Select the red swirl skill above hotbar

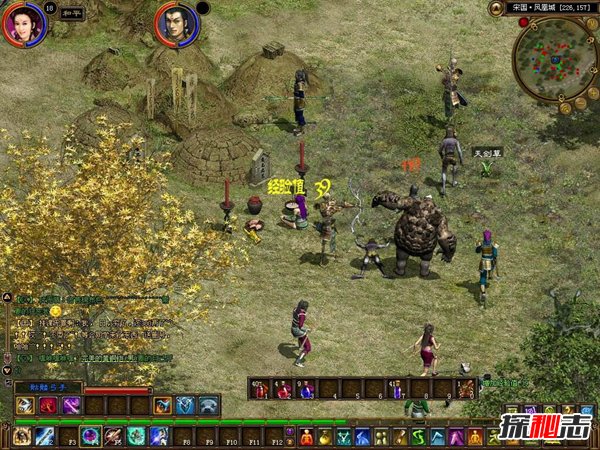pyautogui.click(x=47, y=405)
